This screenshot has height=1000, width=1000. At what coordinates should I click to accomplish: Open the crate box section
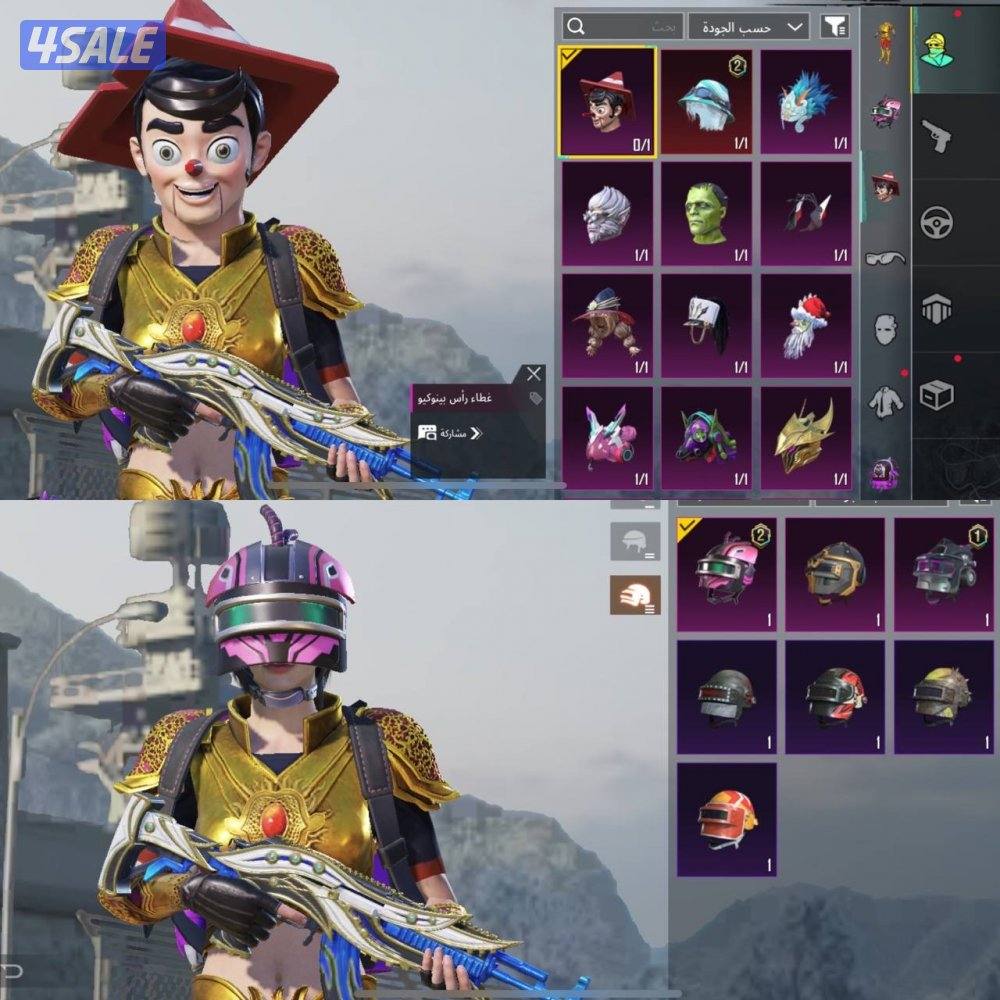(936, 395)
